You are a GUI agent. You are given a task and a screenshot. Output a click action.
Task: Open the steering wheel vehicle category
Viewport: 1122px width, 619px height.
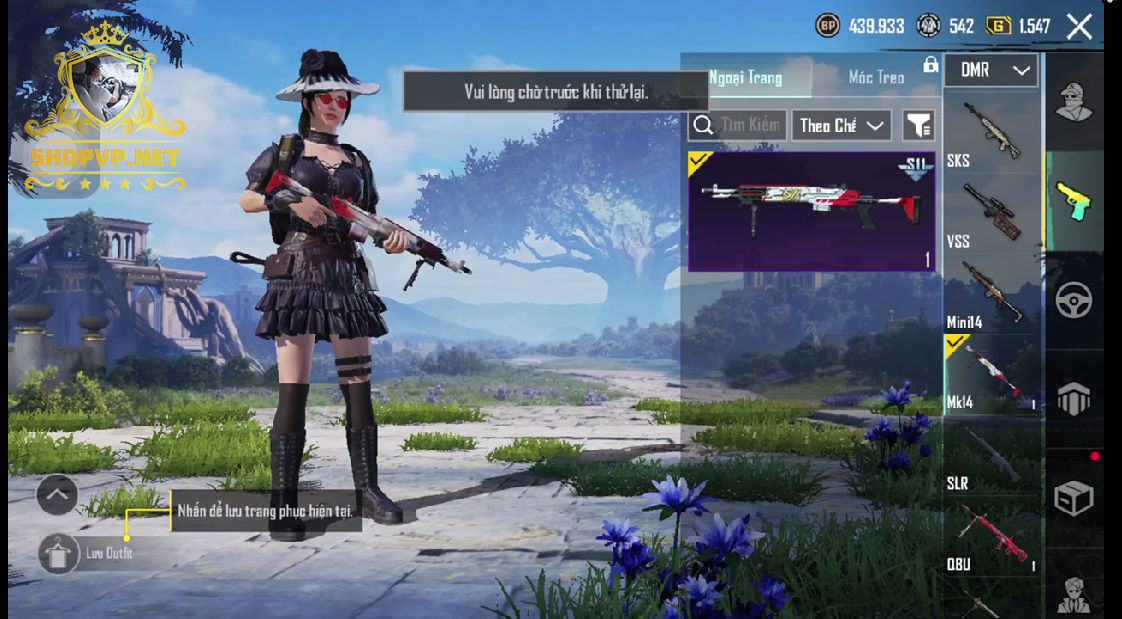[1074, 300]
